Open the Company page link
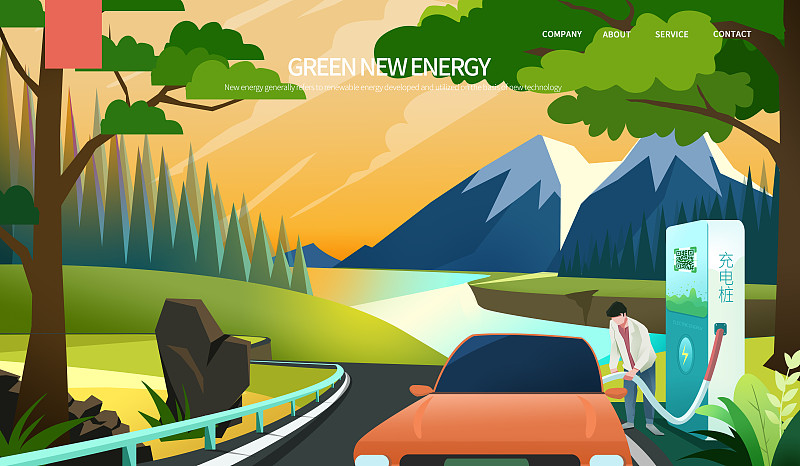The height and width of the screenshot is (466, 800). click(561, 34)
